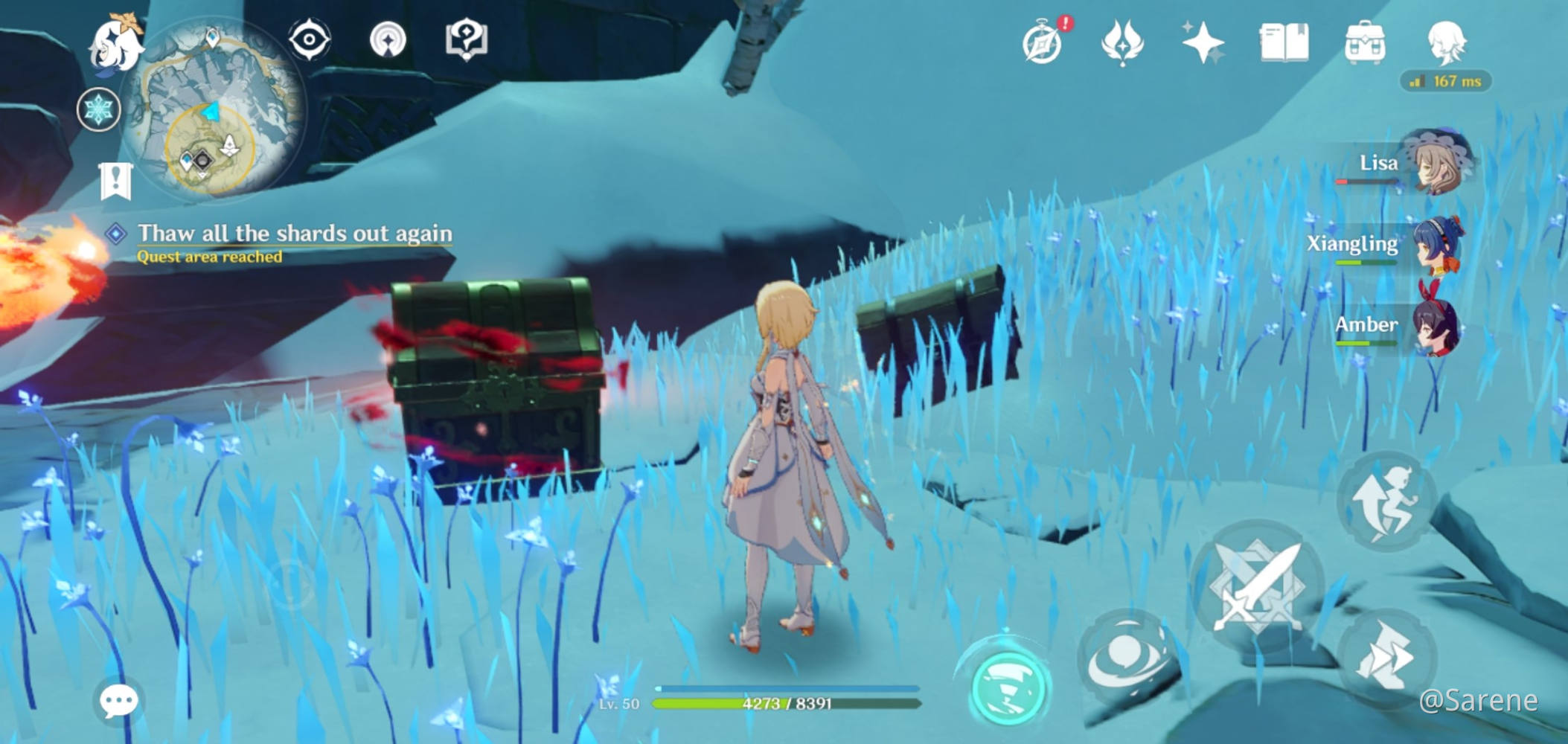
Task: Open the events compass with red alert
Action: coord(1043,42)
